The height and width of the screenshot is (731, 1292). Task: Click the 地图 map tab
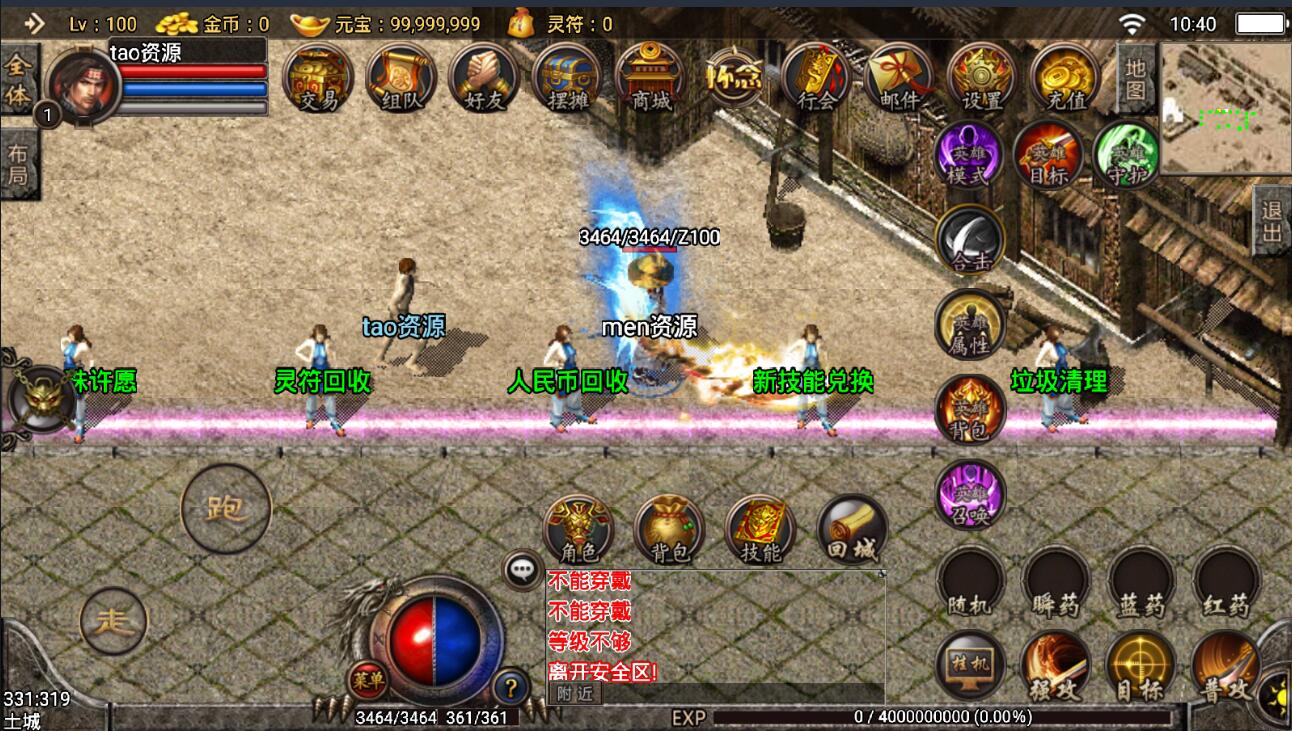[x=1135, y=80]
